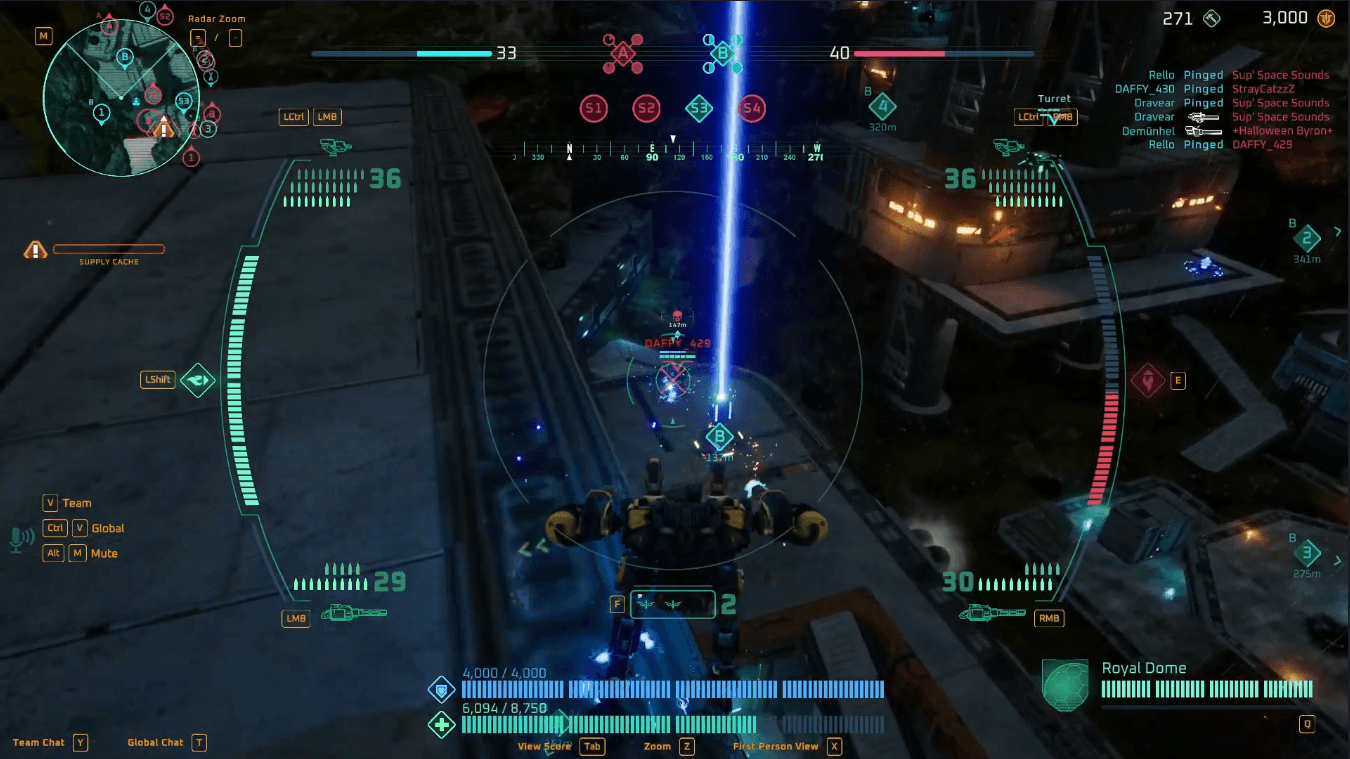This screenshot has width=1350, height=759.
Task: Choose the S1 spawn point marker
Action: tap(594, 108)
